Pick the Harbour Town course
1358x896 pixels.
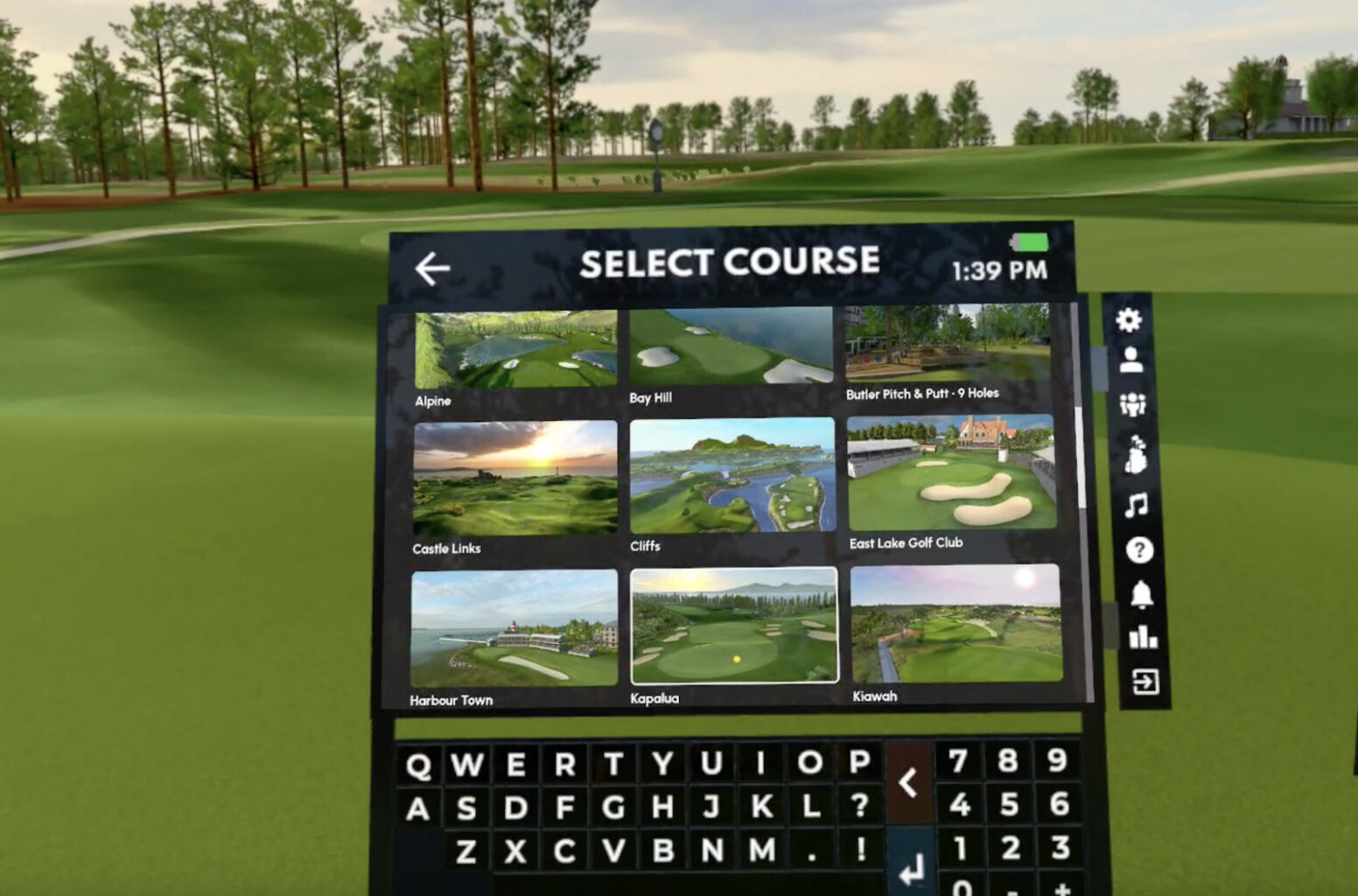tap(512, 626)
